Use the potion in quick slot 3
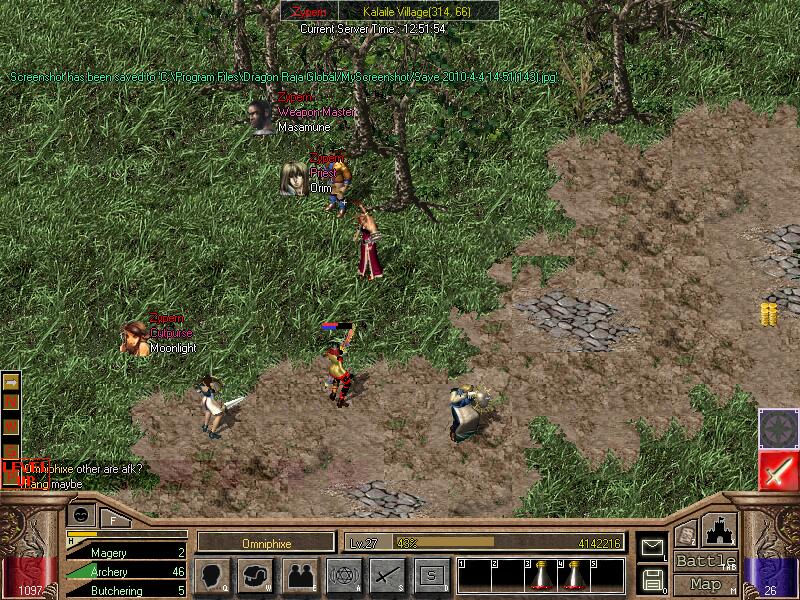800x600 pixels. pos(541,576)
